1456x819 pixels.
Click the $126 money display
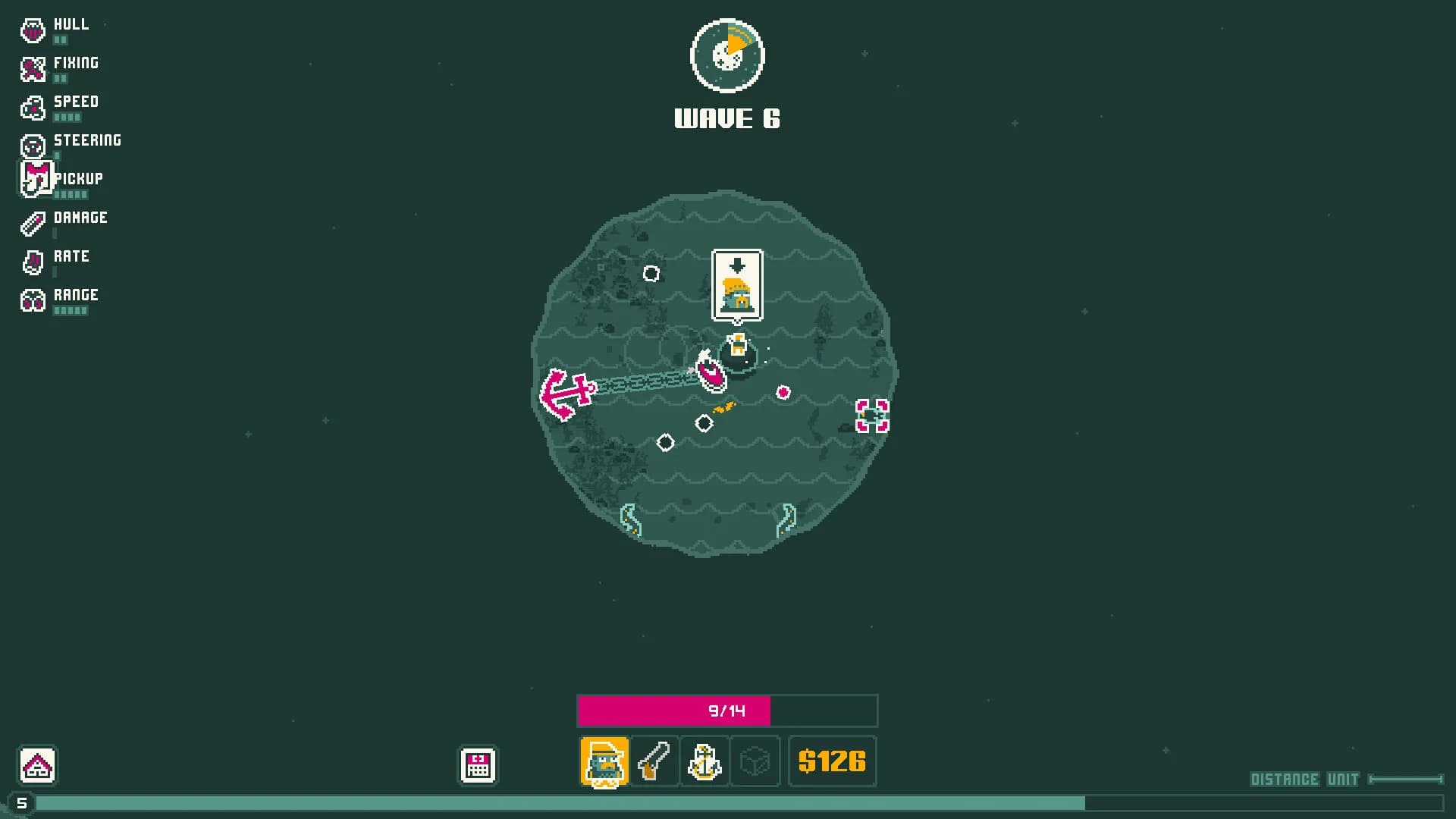pyautogui.click(x=832, y=762)
